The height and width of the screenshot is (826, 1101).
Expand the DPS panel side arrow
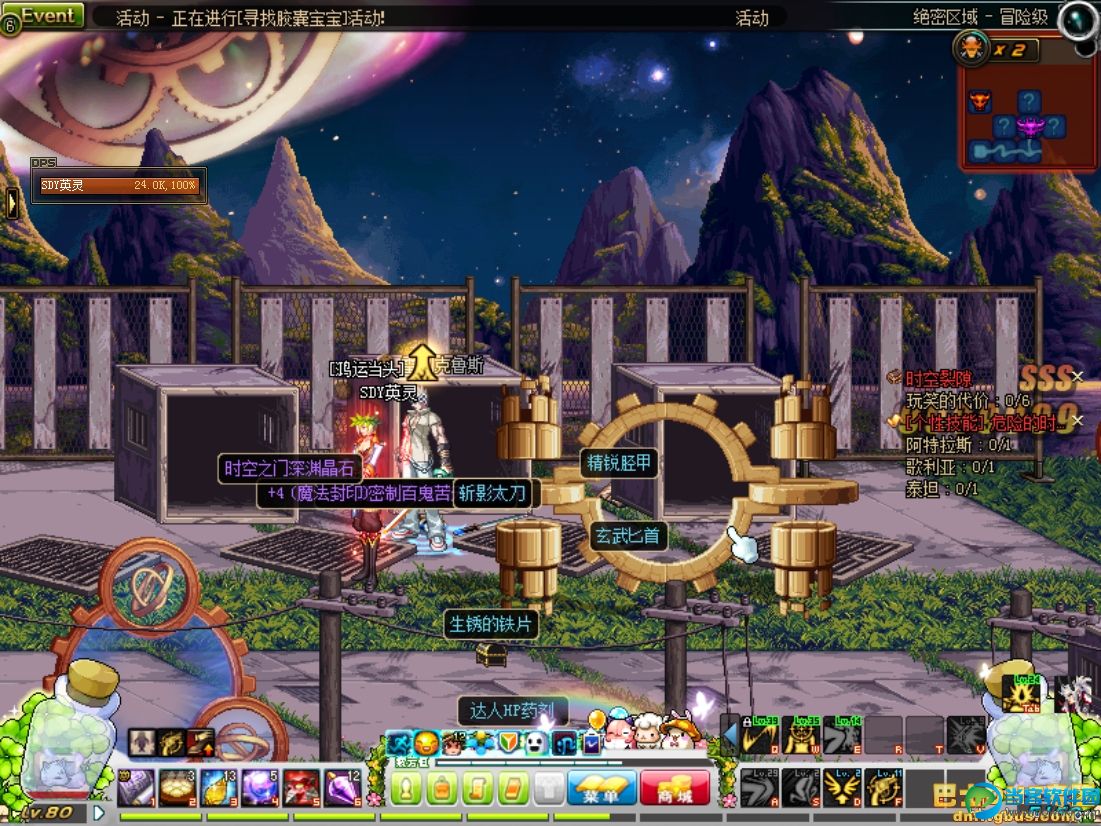coord(12,203)
